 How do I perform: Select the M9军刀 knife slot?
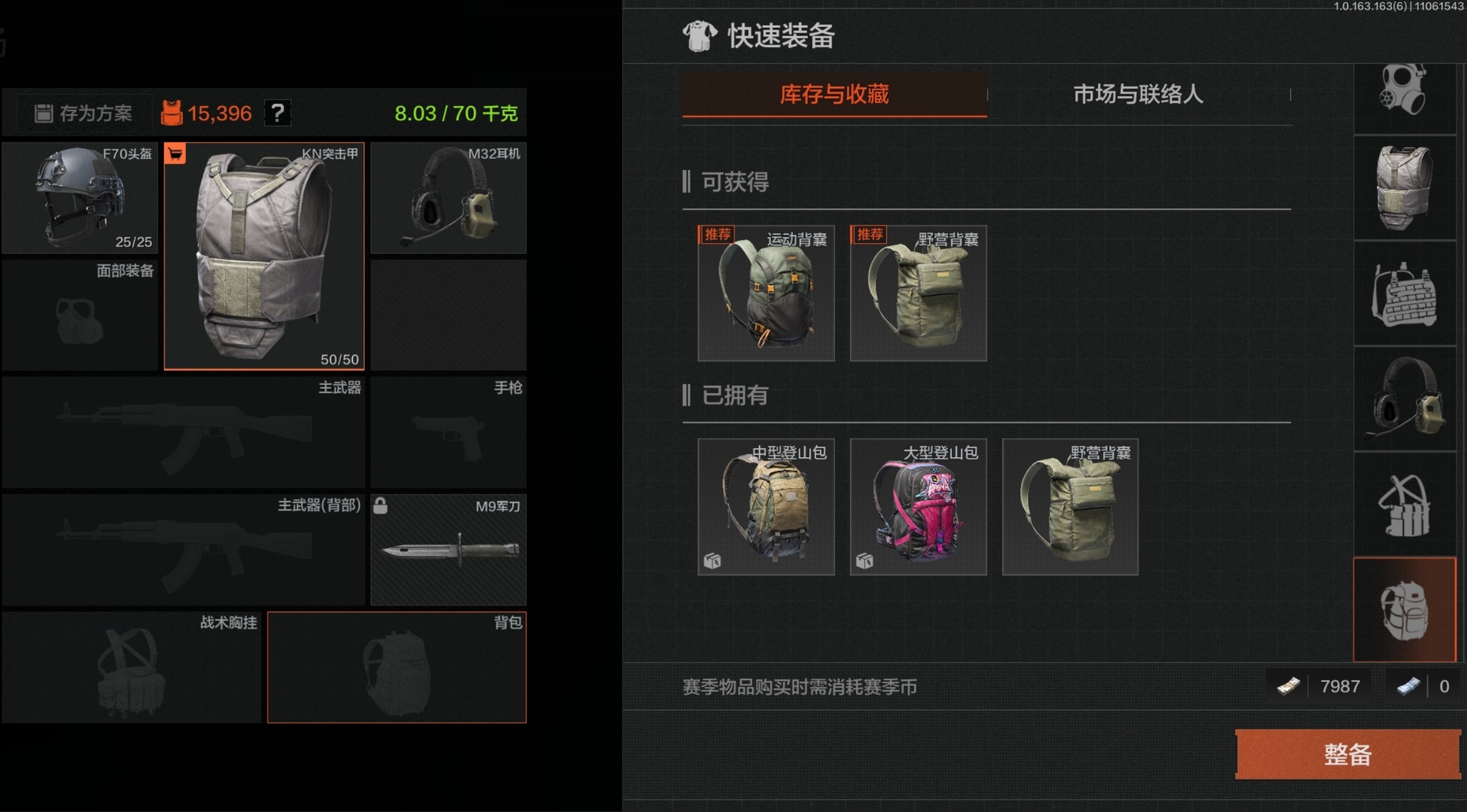coord(448,550)
